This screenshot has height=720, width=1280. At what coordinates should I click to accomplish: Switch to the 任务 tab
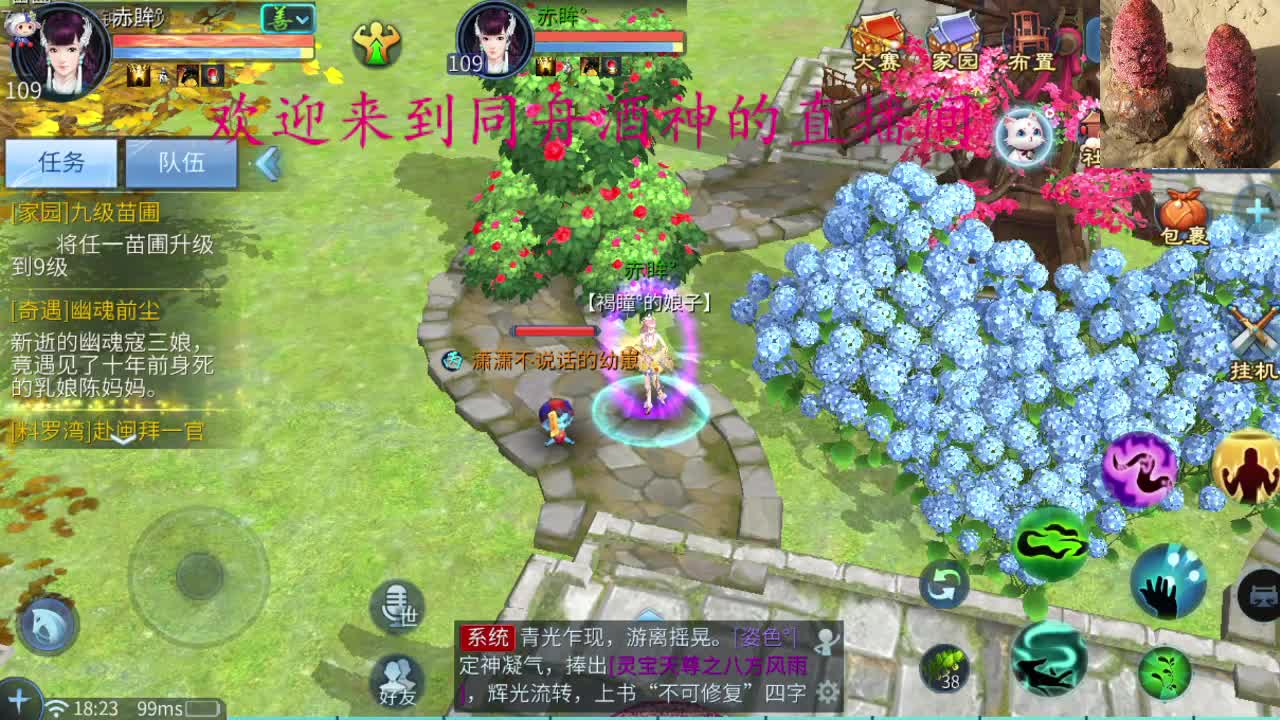62,163
